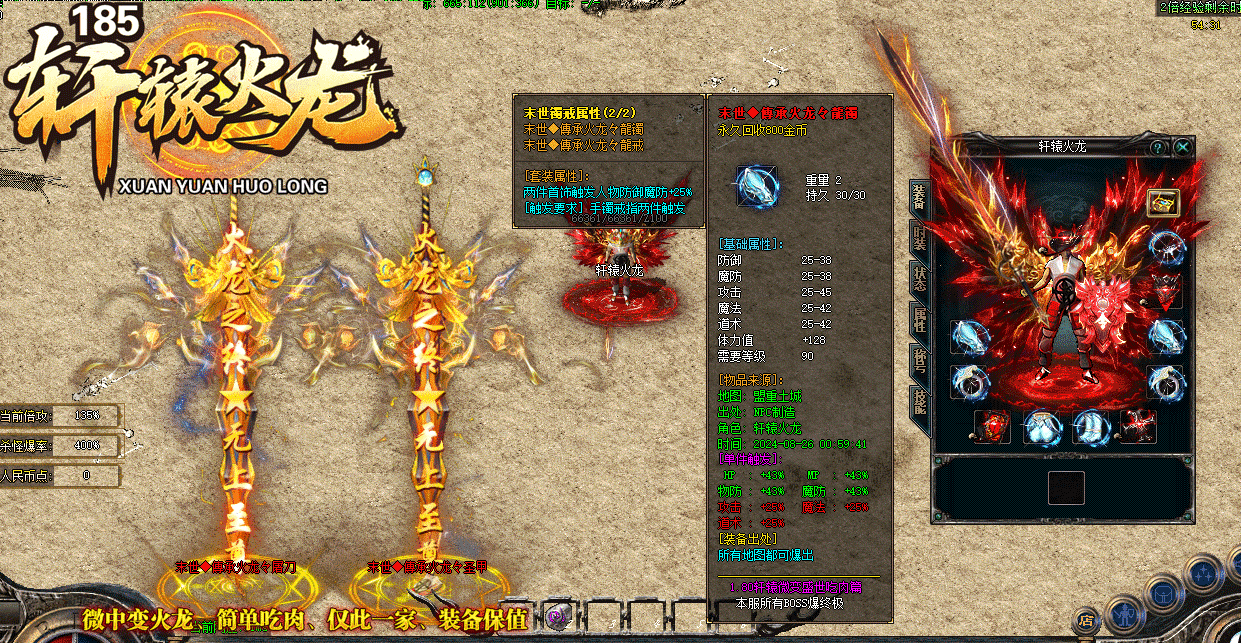
Task: Open the bag icon round button
Action: pyautogui.click(x=1165, y=591)
